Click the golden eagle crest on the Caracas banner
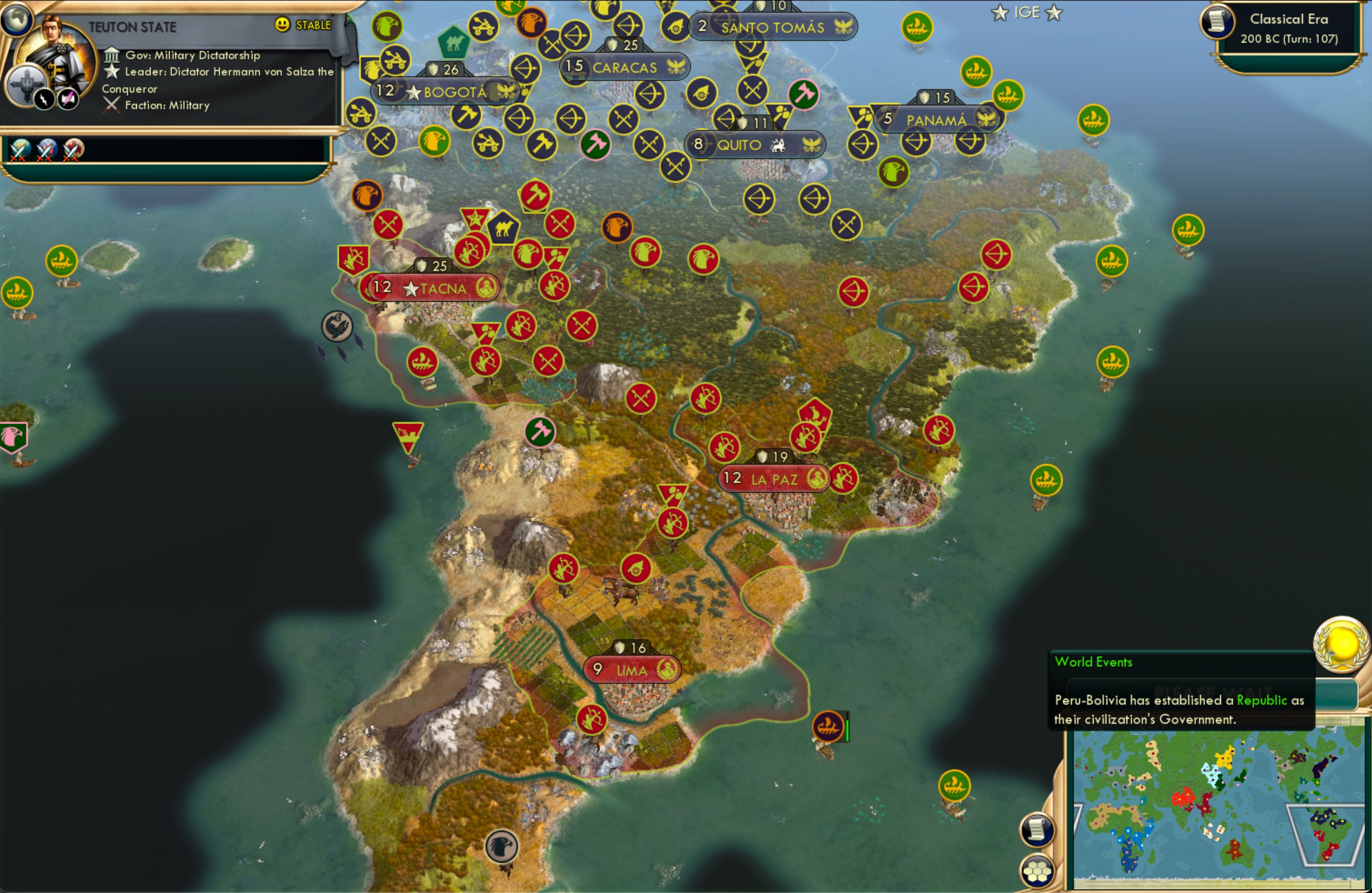The width and height of the screenshot is (1372, 893). click(677, 67)
